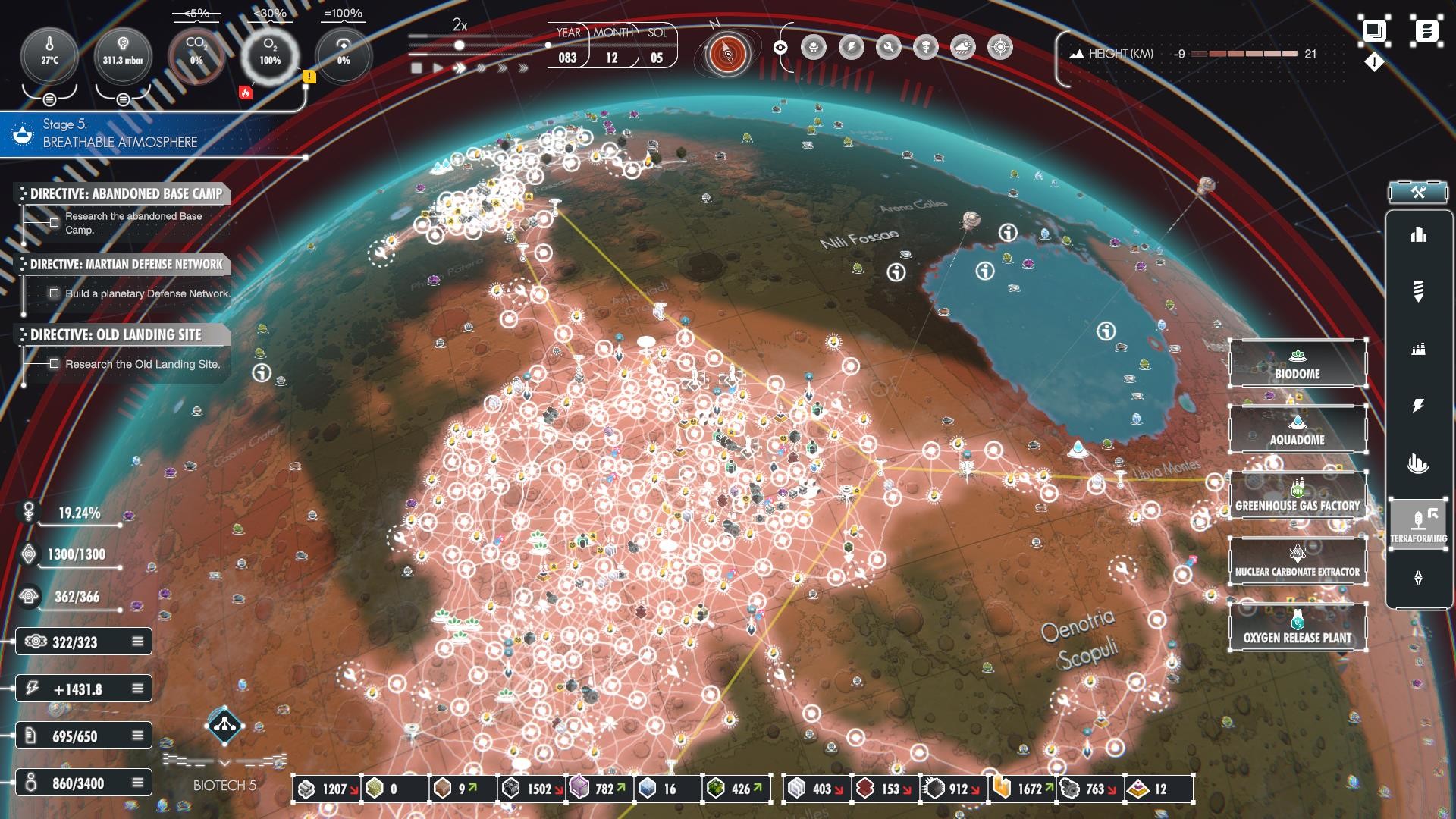The height and width of the screenshot is (819, 1456).
Task: Select the electricity grid overlay
Action: (x=850, y=46)
